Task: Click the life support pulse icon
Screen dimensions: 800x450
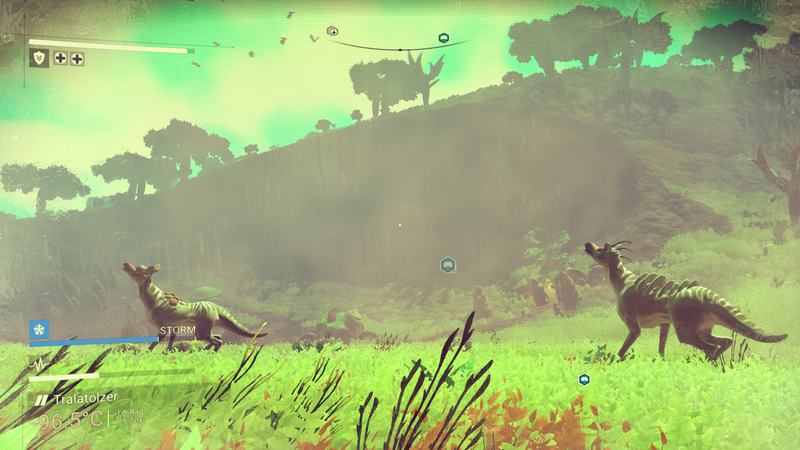Action: point(39,363)
